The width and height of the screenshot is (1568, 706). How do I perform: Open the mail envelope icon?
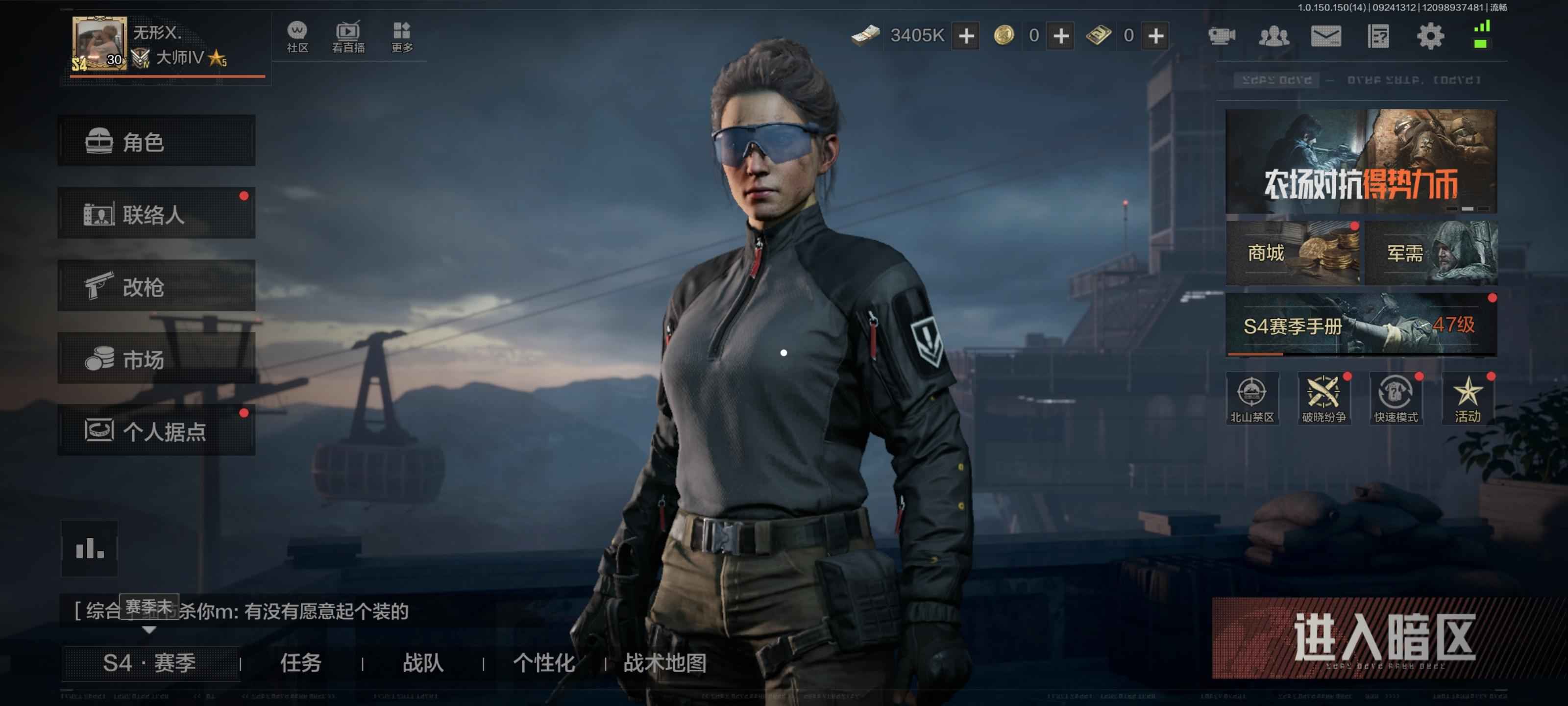1326,37
